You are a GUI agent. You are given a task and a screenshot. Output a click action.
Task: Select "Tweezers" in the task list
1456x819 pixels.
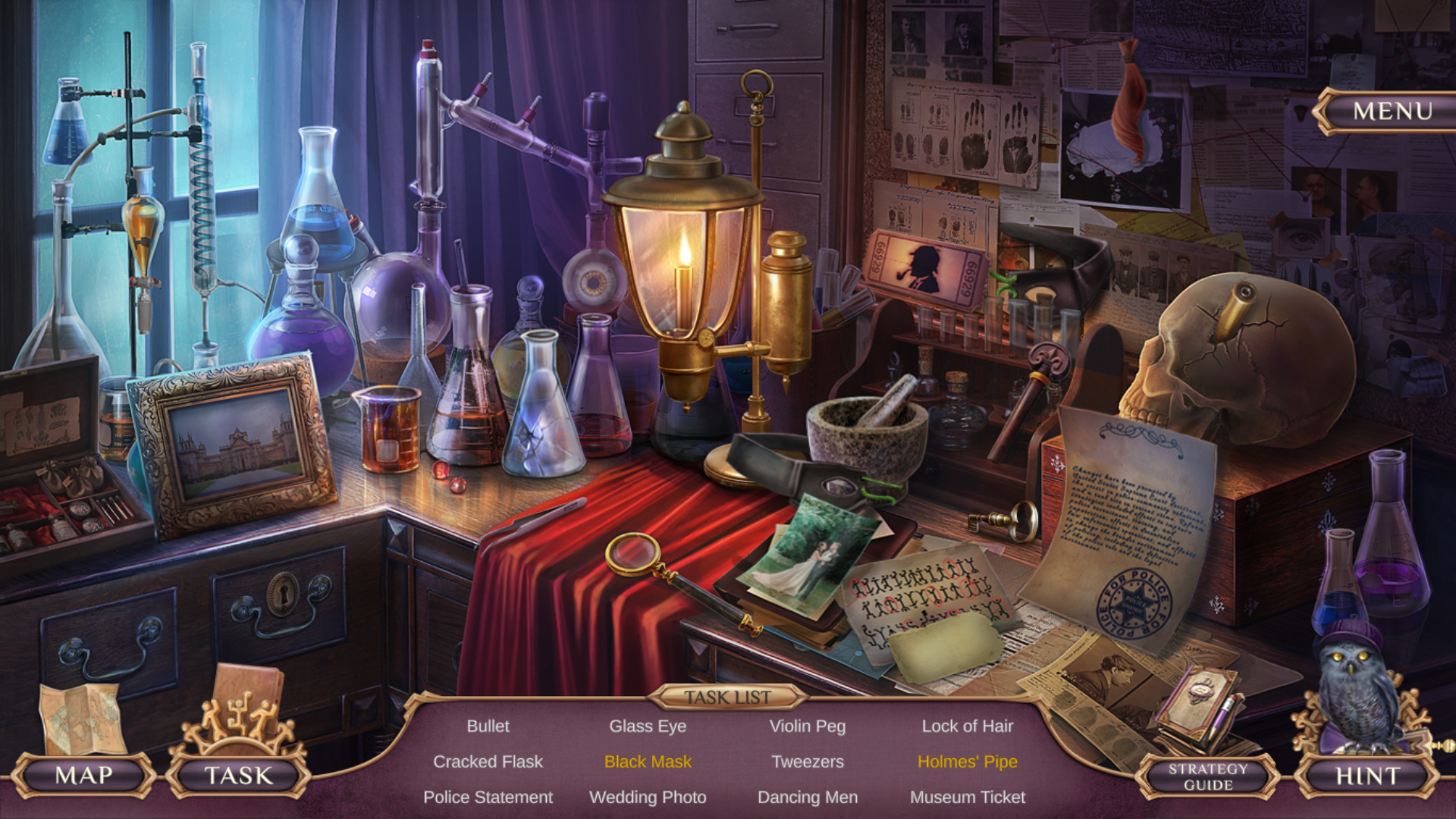pos(807,761)
